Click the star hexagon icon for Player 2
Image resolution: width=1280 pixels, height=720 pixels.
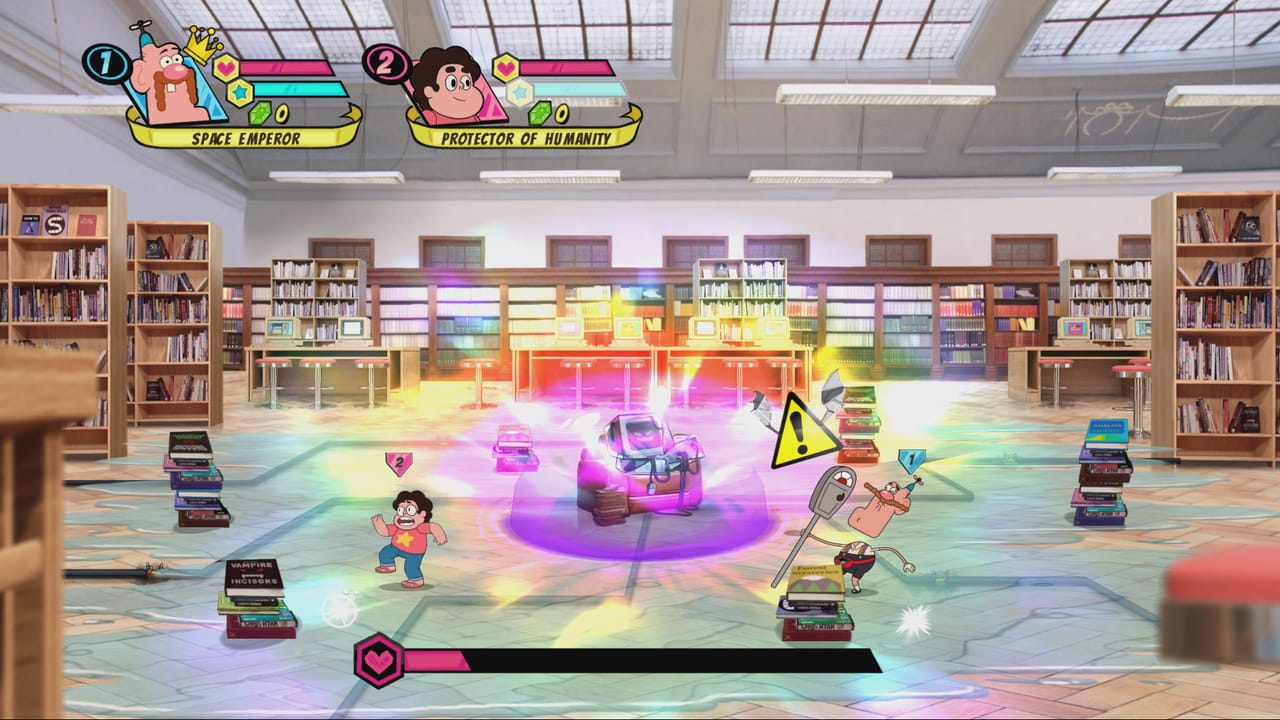[519, 92]
